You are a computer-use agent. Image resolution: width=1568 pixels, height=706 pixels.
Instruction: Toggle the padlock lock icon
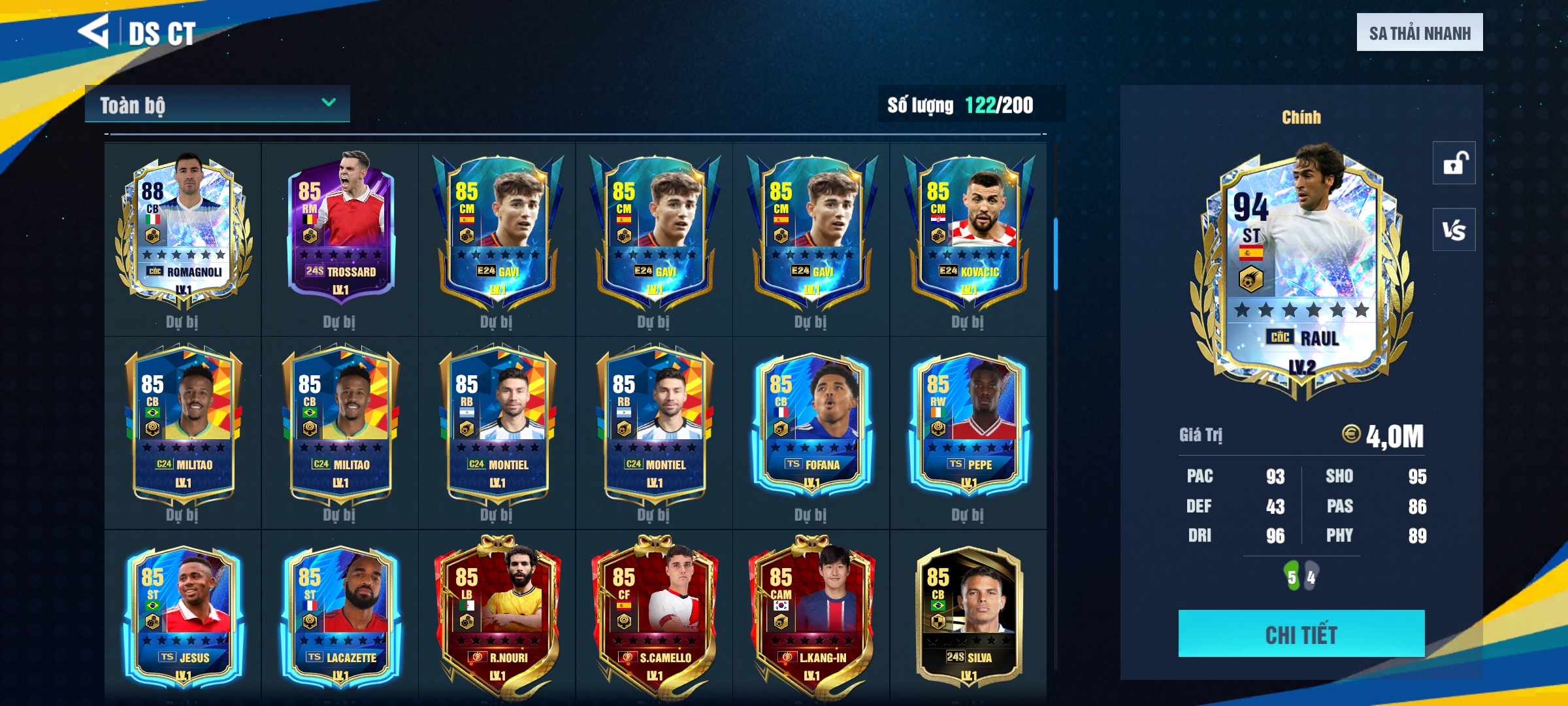1454,163
